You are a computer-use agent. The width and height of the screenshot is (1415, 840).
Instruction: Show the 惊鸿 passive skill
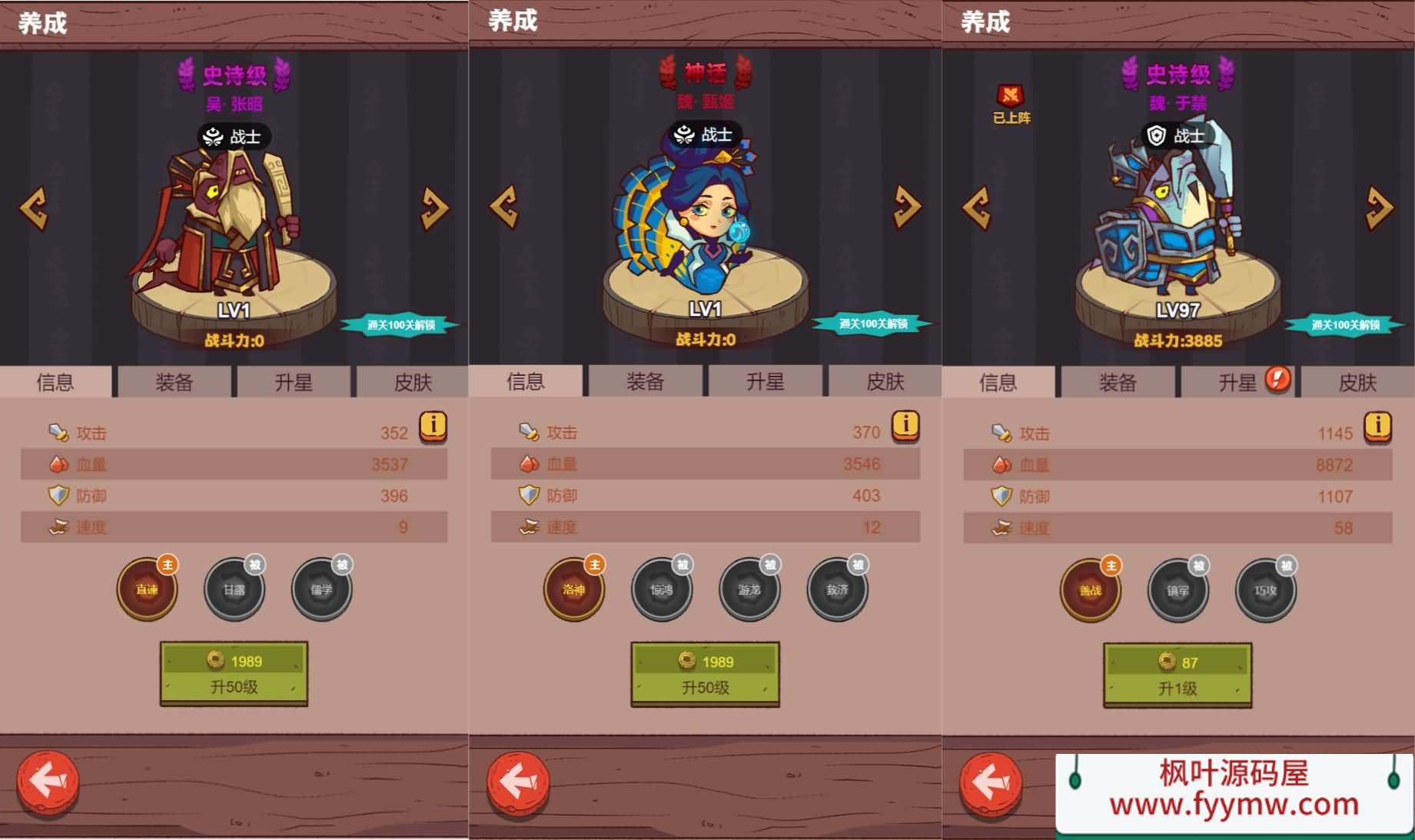click(661, 590)
